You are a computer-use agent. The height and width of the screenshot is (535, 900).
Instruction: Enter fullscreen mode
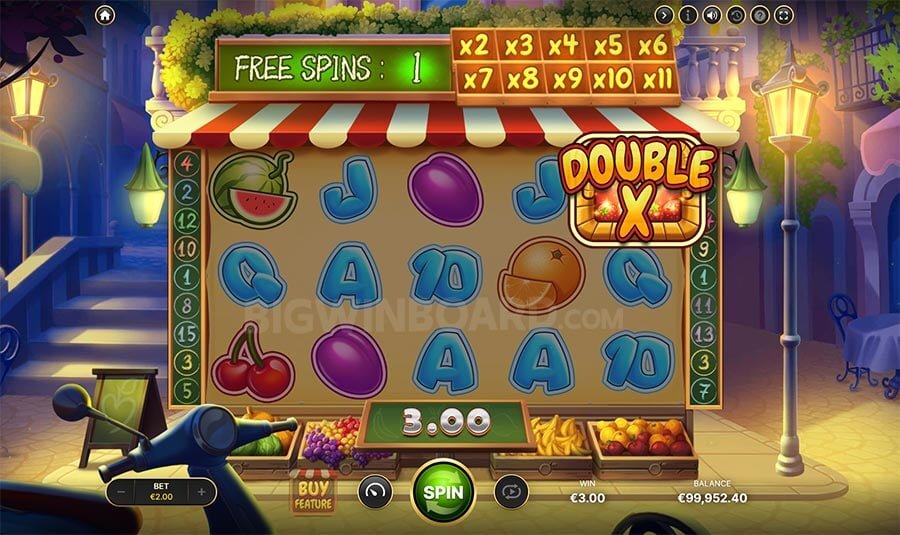pos(784,15)
